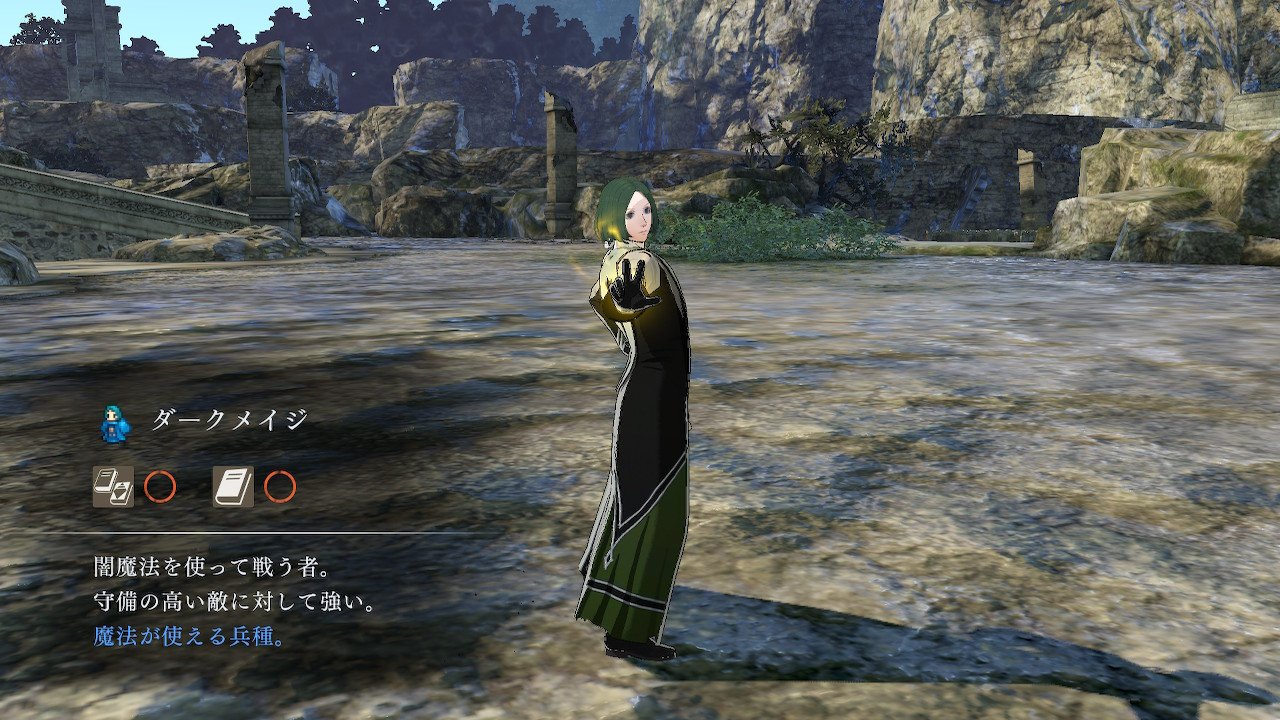Select the Dark Mage pixel sprite icon
The image size is (1280, 720).
click(x=116, y=422)
